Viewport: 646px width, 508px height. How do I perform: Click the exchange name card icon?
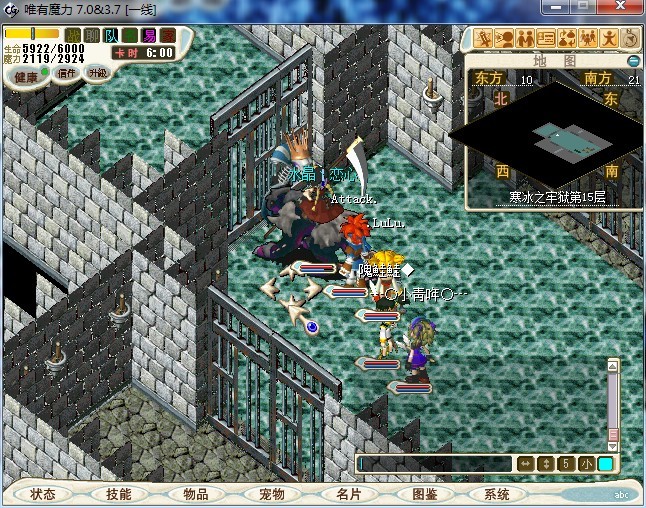(546, 39)
